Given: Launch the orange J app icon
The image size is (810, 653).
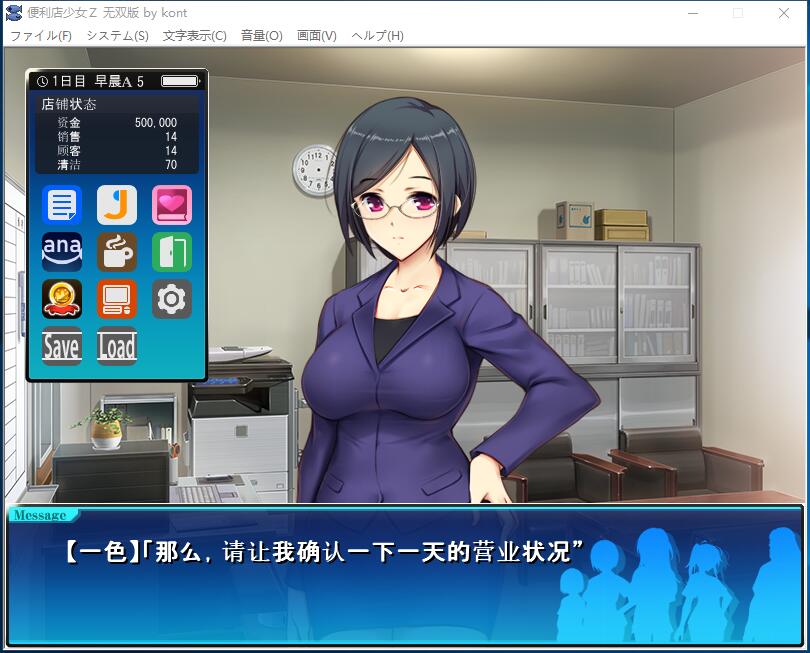Looking at the screenshot, I should pyautogui.click(x=117, y=205).
